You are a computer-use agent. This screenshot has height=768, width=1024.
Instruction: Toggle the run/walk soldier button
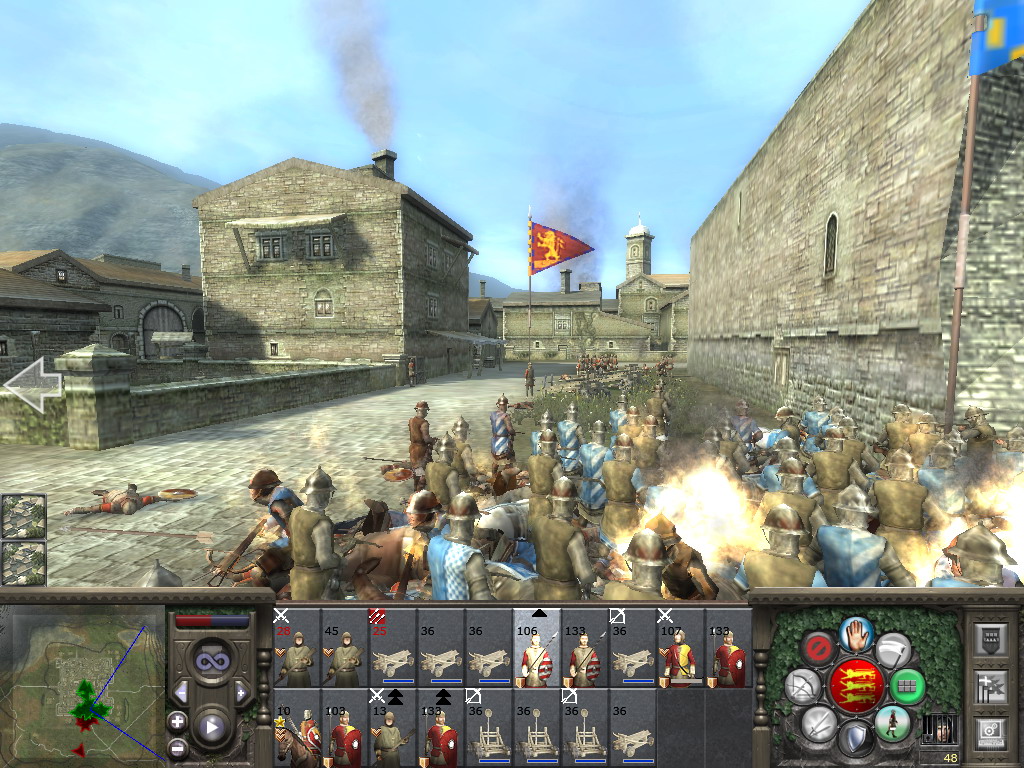coord(891,723)
